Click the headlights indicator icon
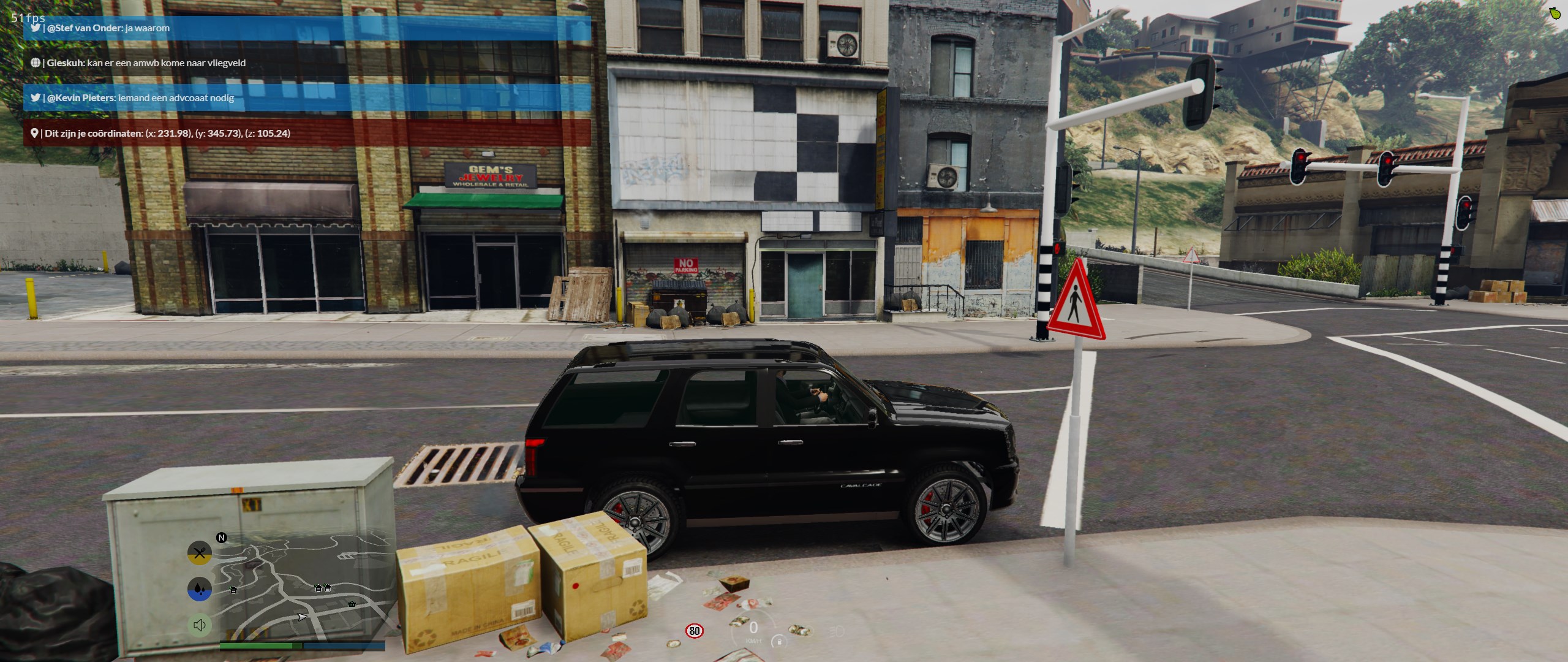This screenshot has width=1568, height=662. (836, 631)
